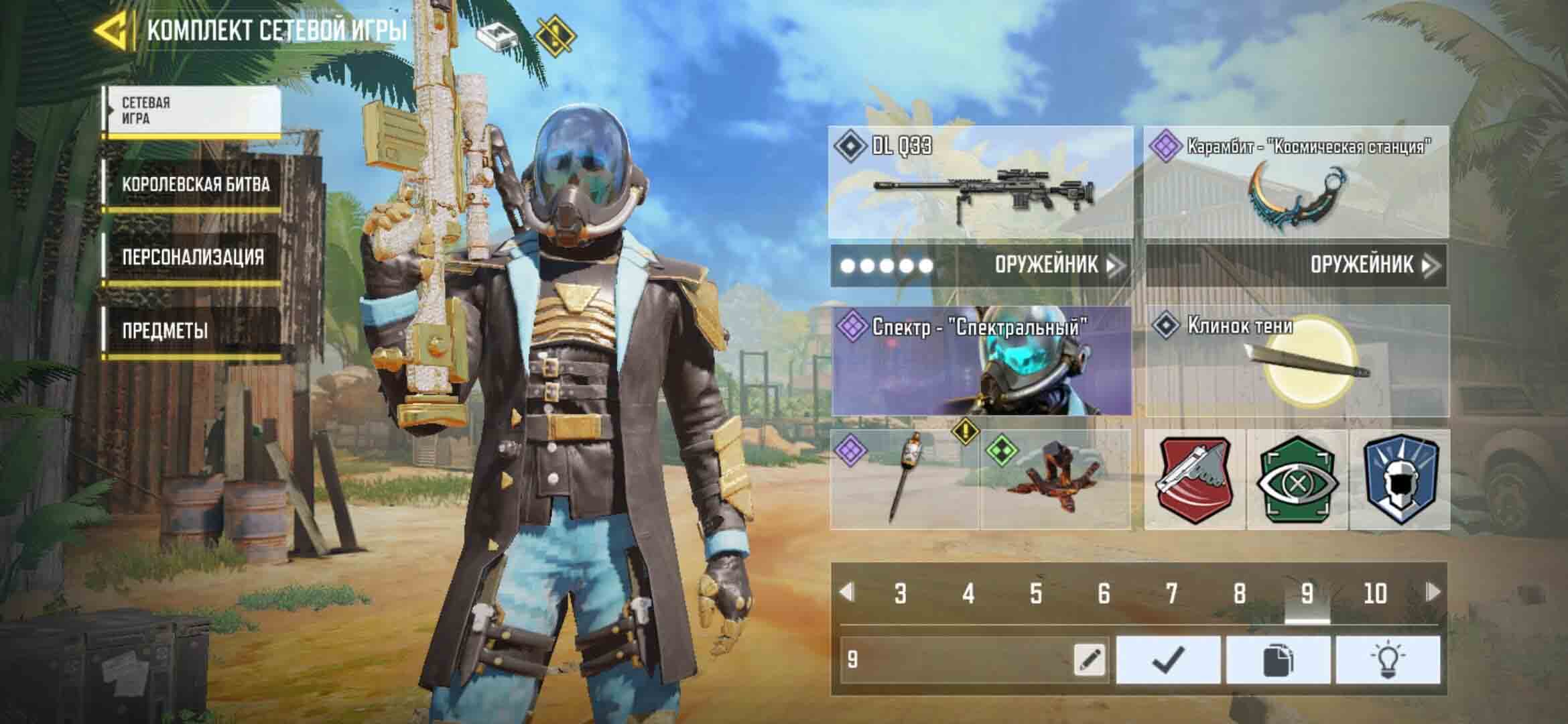Select the Предметы tab
This screenshot has height=724, width=1568.
(165, 331)
